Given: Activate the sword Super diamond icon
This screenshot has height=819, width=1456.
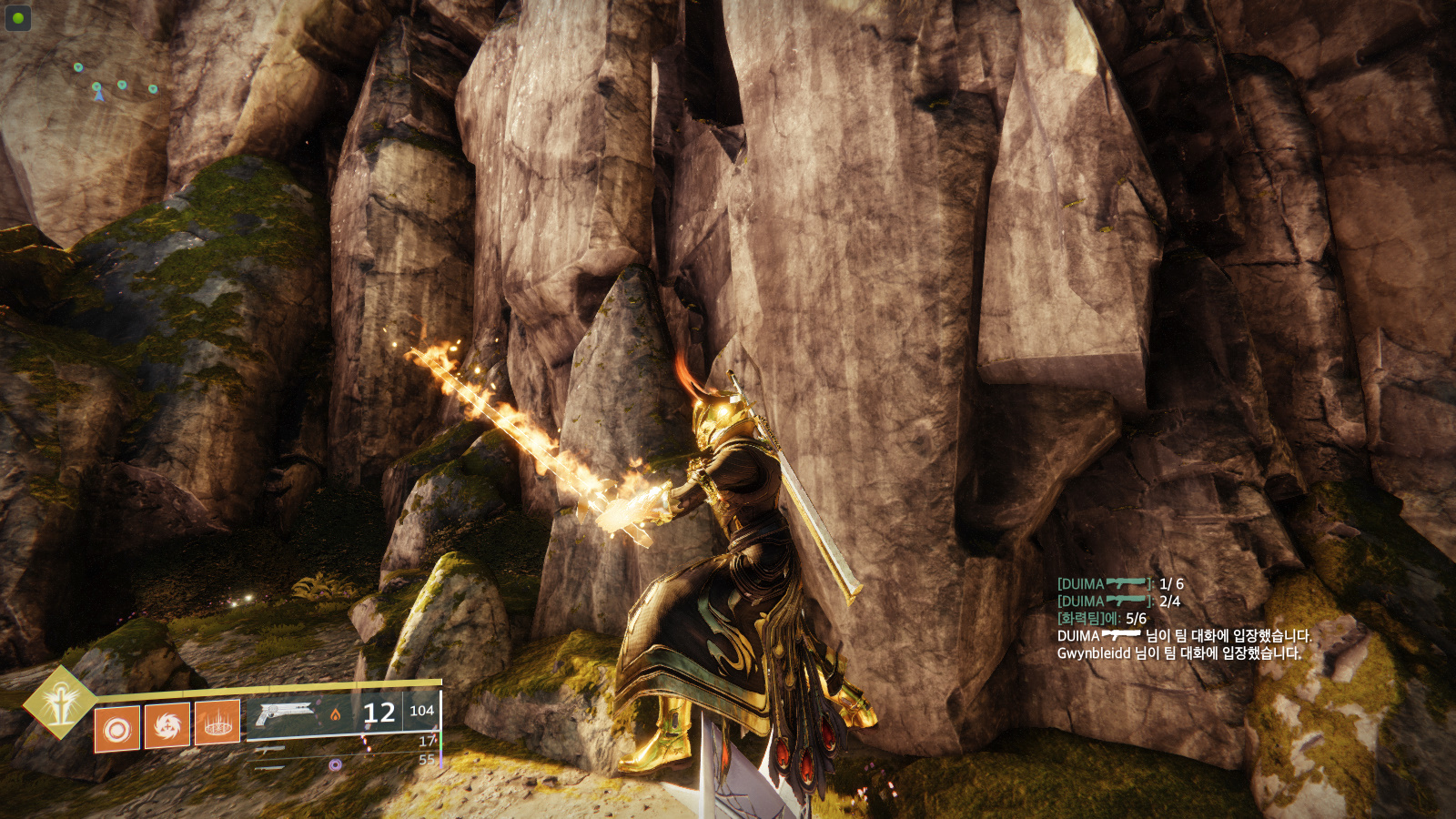Looking at the screenshot, I should click(60, 702).
